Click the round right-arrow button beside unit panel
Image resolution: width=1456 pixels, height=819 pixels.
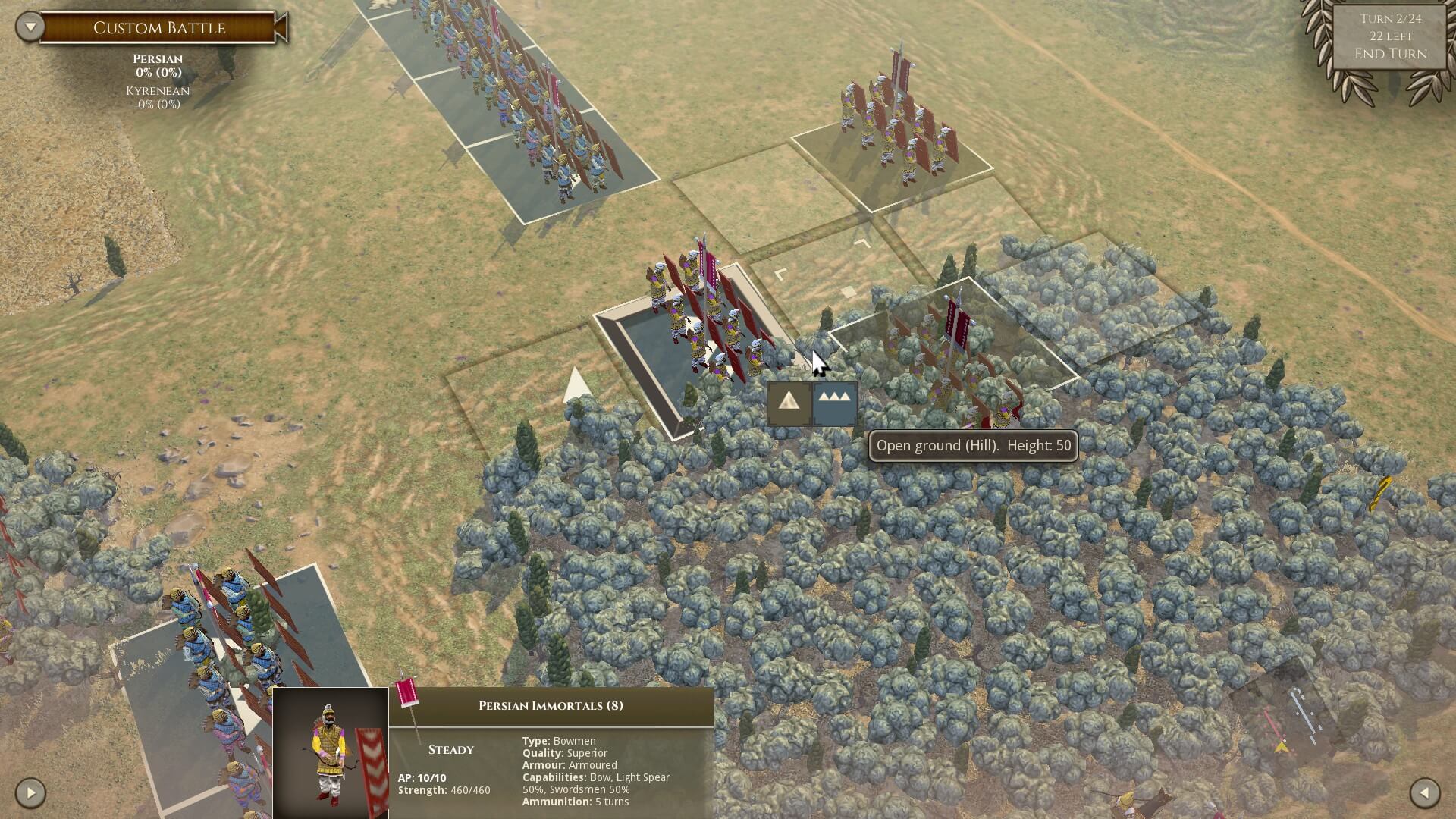click(x=30, y=793)
